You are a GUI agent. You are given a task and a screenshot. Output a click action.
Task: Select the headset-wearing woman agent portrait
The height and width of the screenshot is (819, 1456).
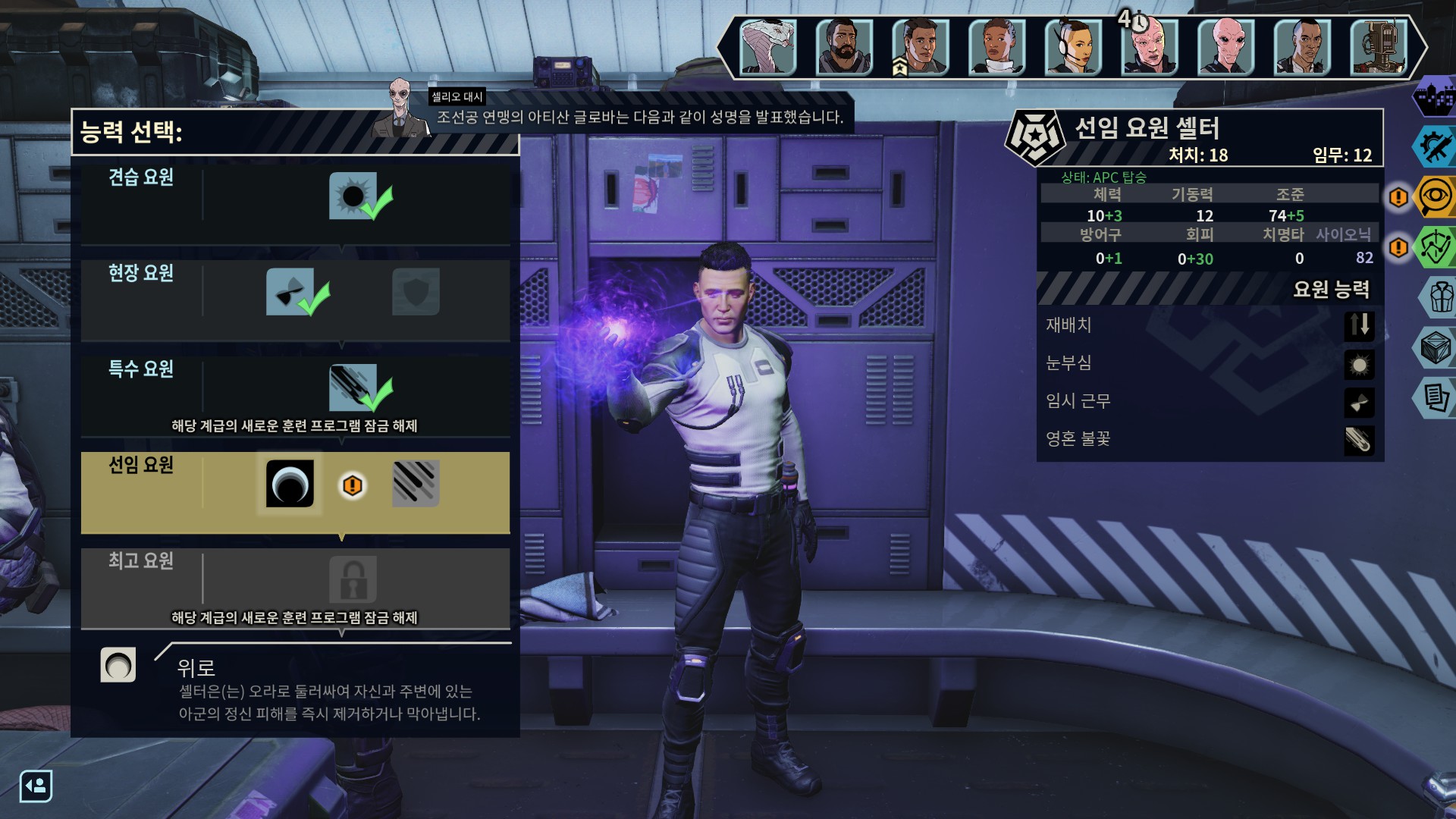point(1073,47)
